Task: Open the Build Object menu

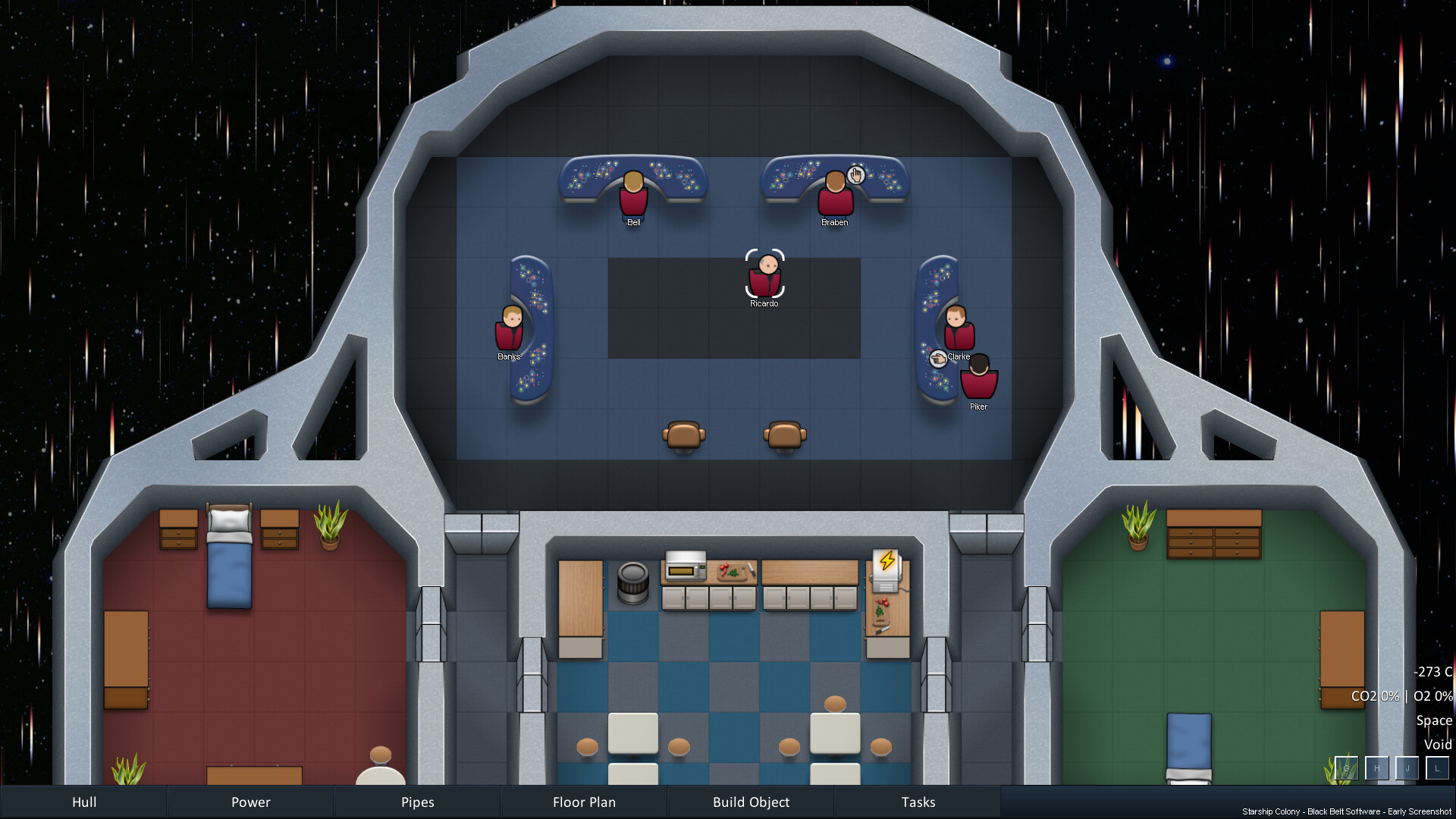Action: pos(751,802)
